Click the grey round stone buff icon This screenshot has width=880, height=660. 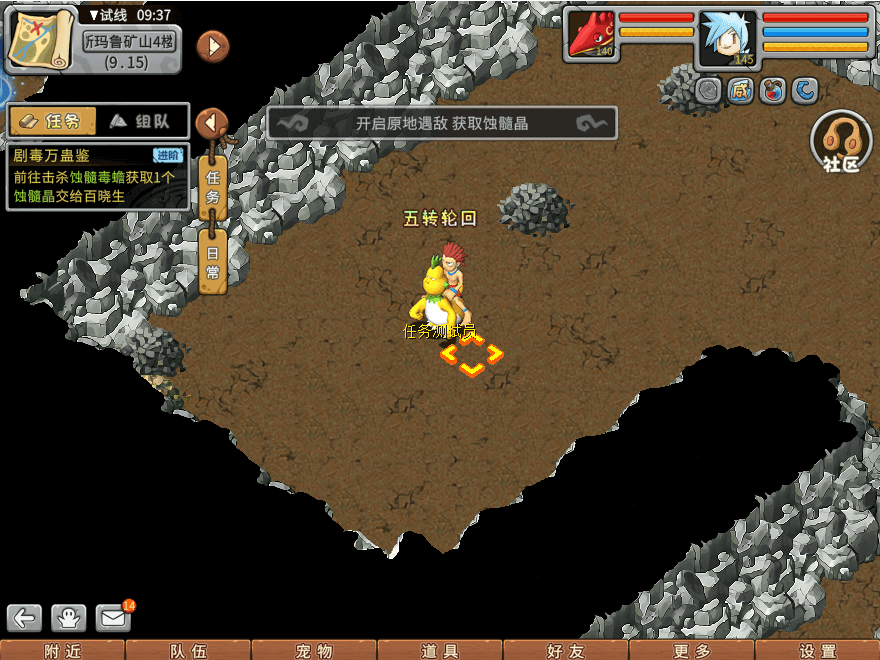point(709,91)
